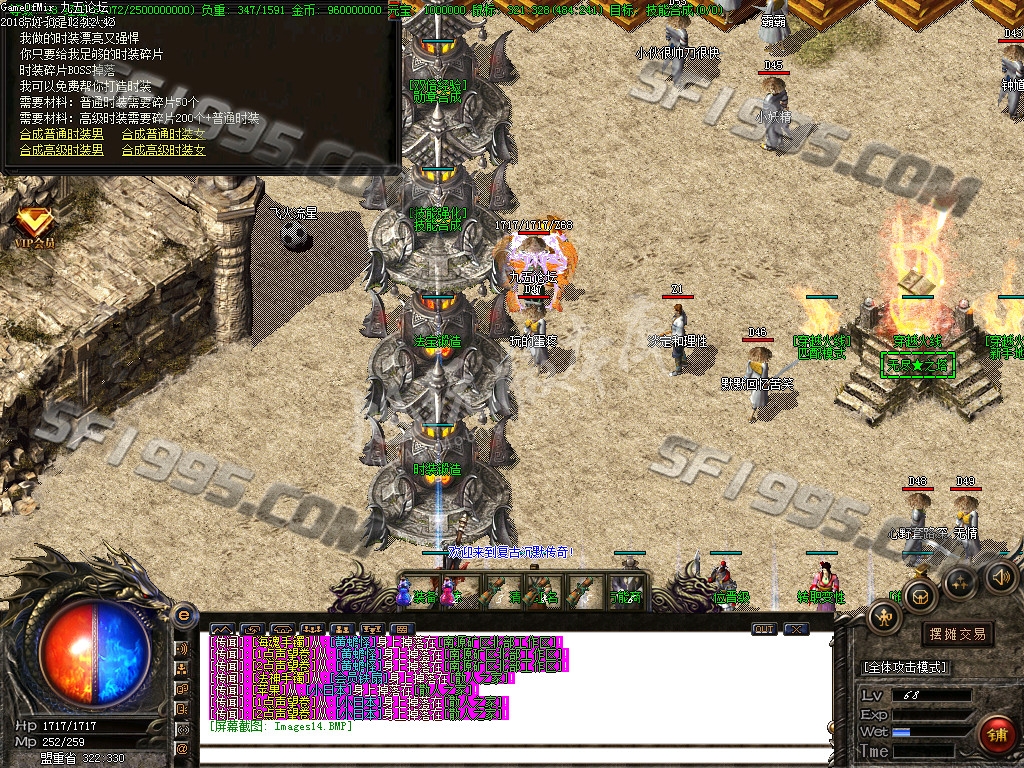1024x768 pixels.
Task: Click the round orange 'e' button
Action: [x=184, y=616]
